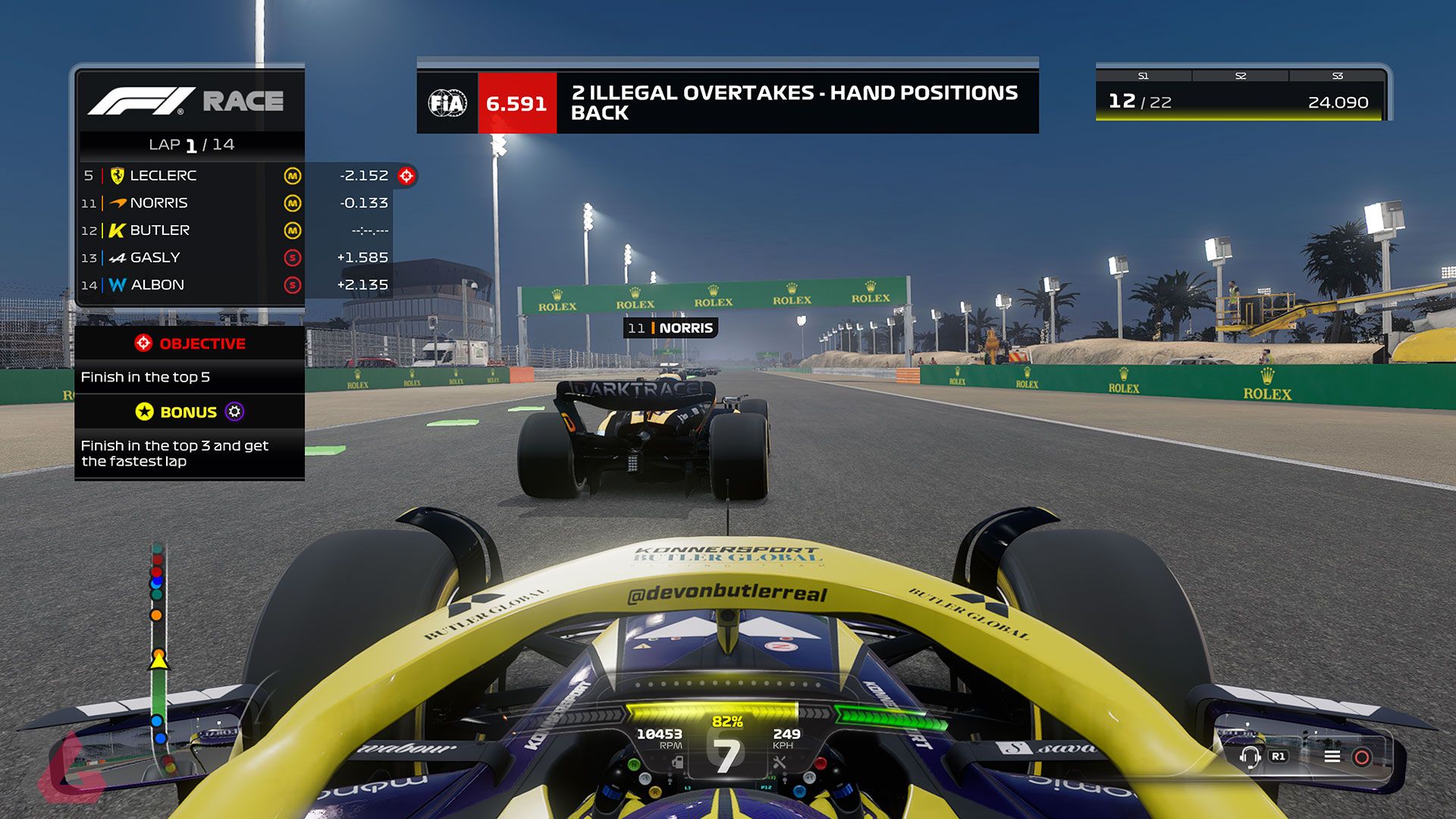The width and height of the screenshot is (1456, 819).
Task: Click the red circle record icon
Action: pyautogui.click(x=1362, y=757)
